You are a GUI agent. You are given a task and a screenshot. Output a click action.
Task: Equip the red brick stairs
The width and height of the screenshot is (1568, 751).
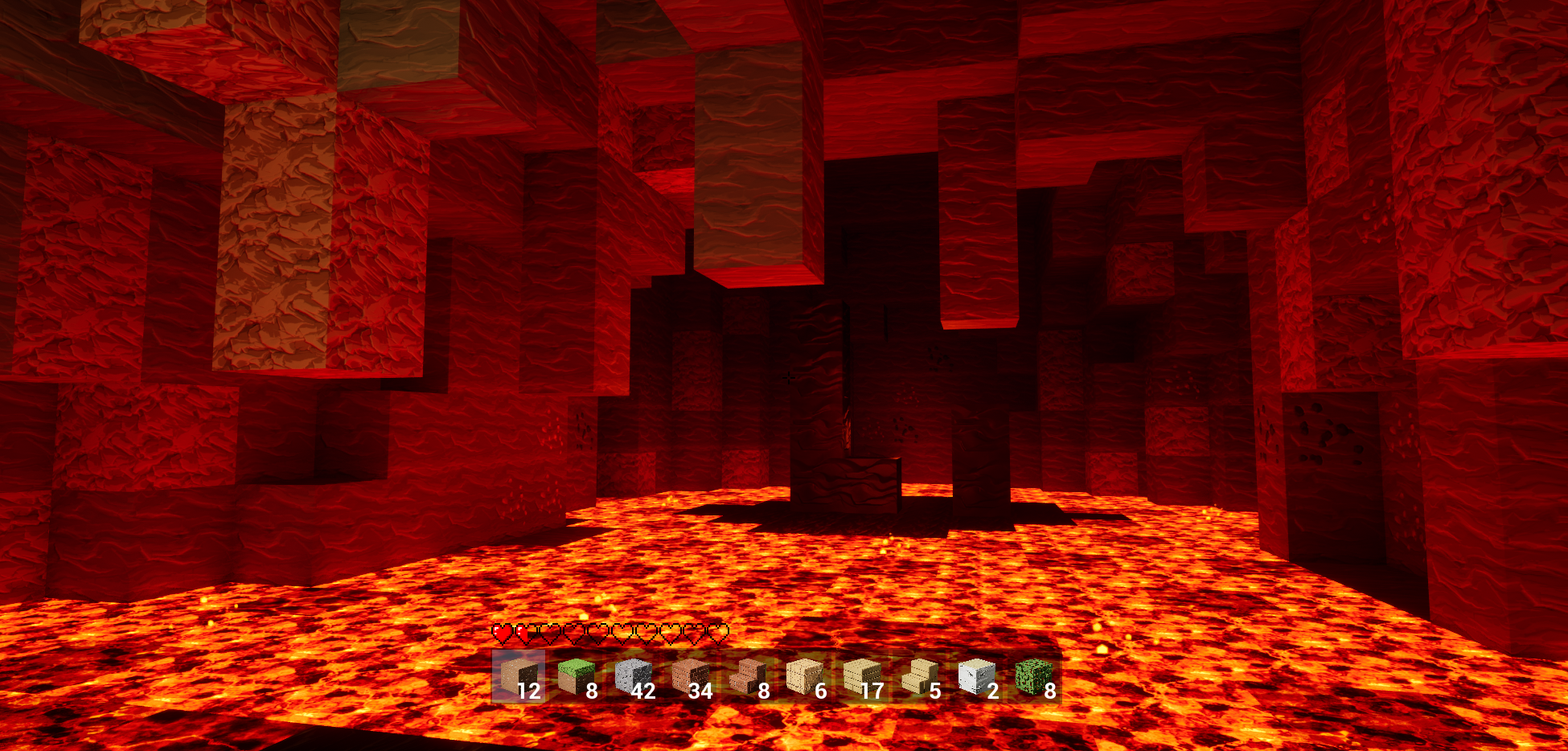pyautogui.click(x=747, y=677)
